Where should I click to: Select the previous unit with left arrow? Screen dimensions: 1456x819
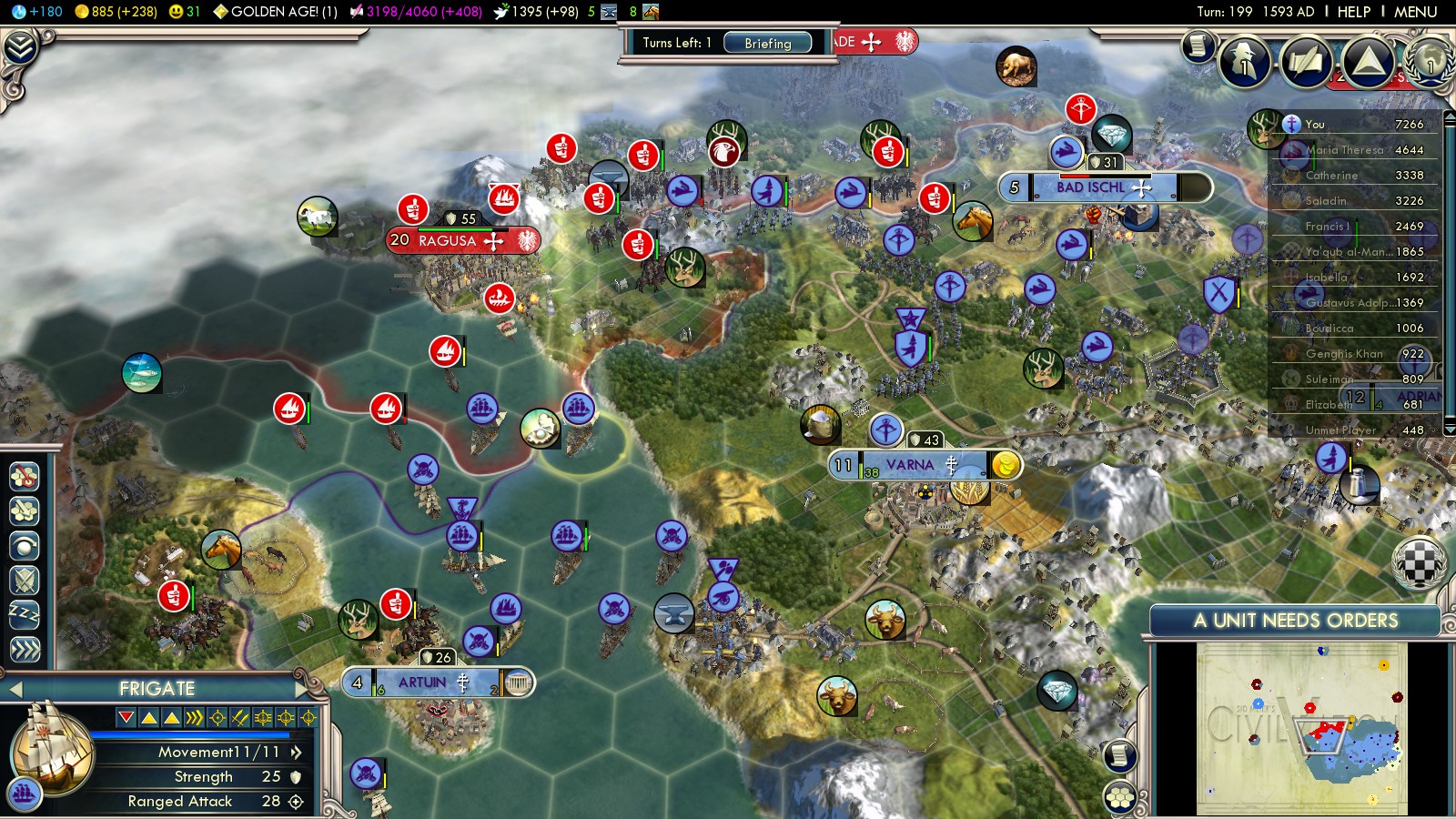(15, 689)
